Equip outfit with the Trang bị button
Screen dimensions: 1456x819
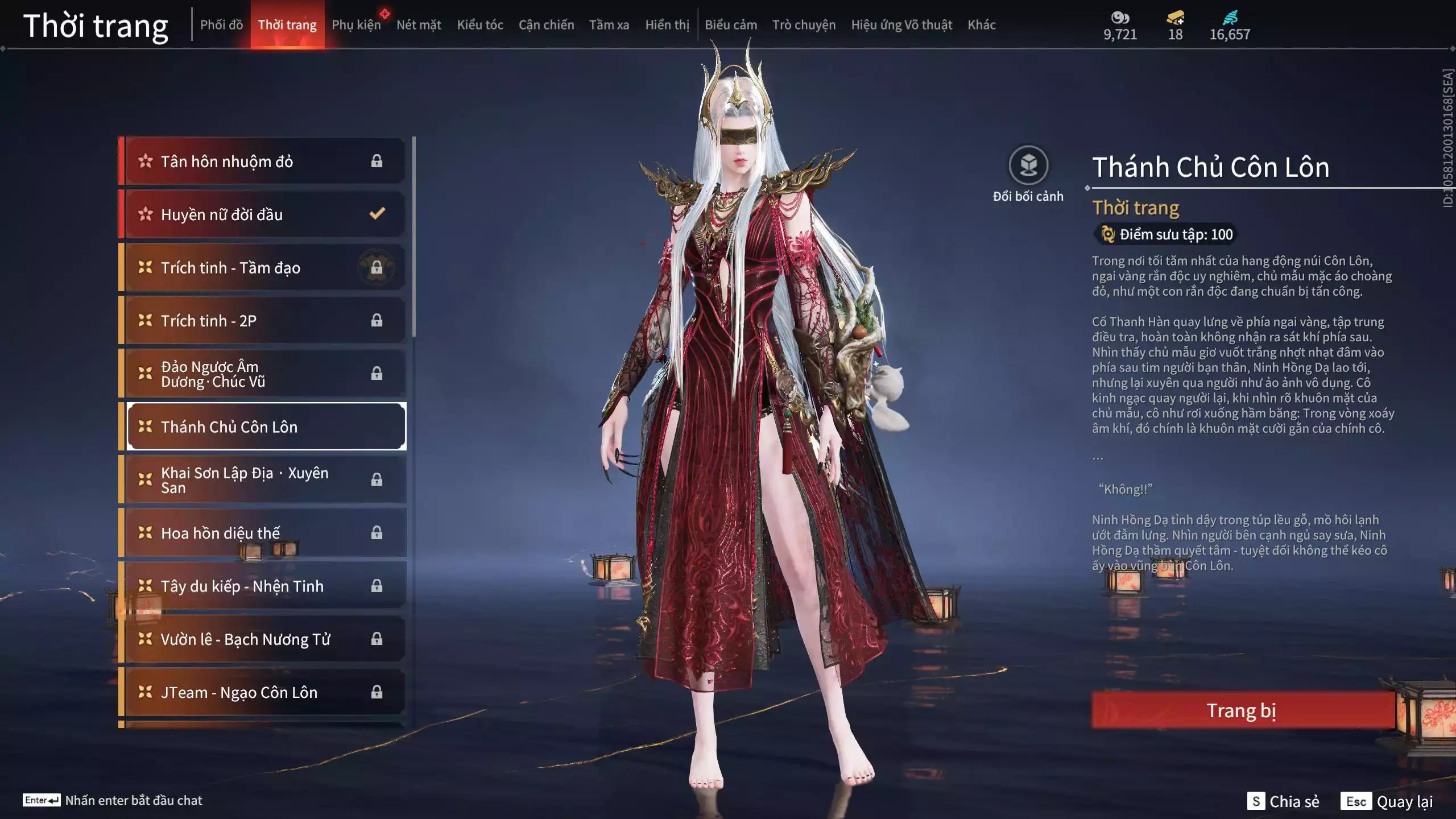tap(1242, 710)
